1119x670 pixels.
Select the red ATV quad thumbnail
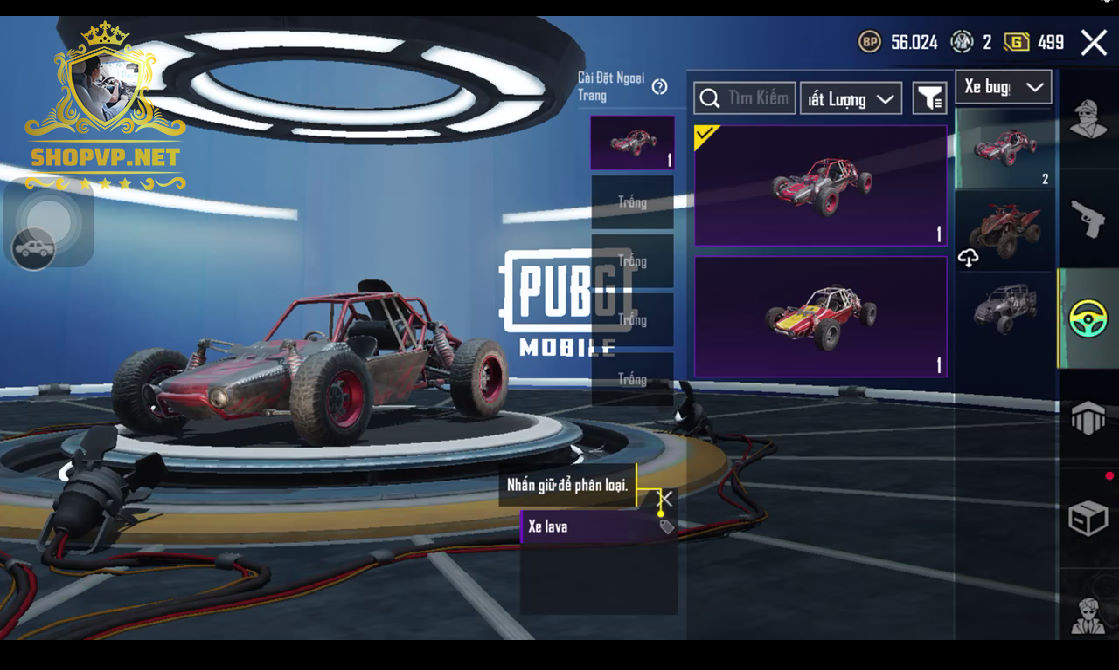(1004, 230)
